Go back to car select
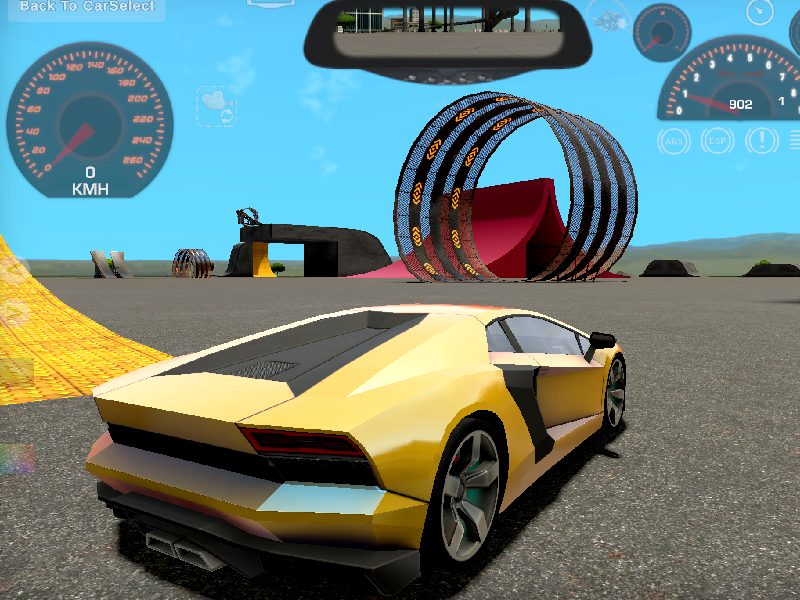This screenshot has width=800, height=600. pyautogui.click(x=88, y=7)
